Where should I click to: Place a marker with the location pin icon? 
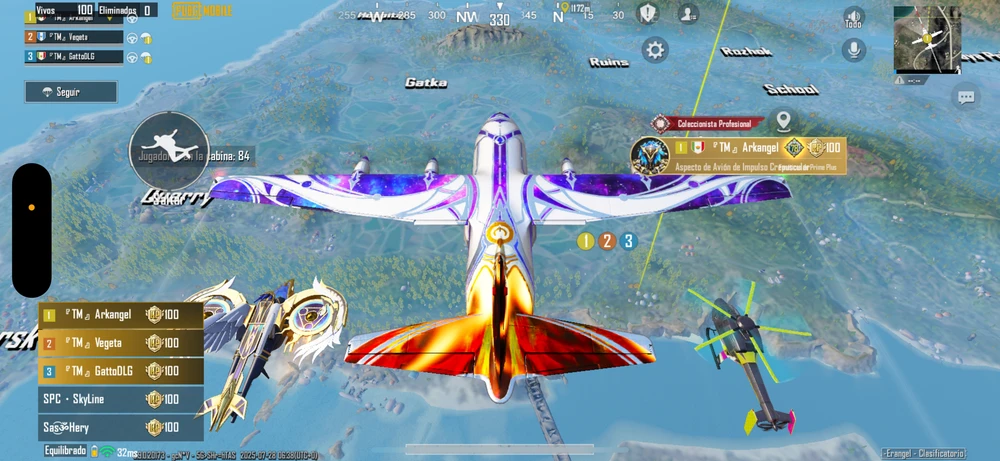point(781,122)
